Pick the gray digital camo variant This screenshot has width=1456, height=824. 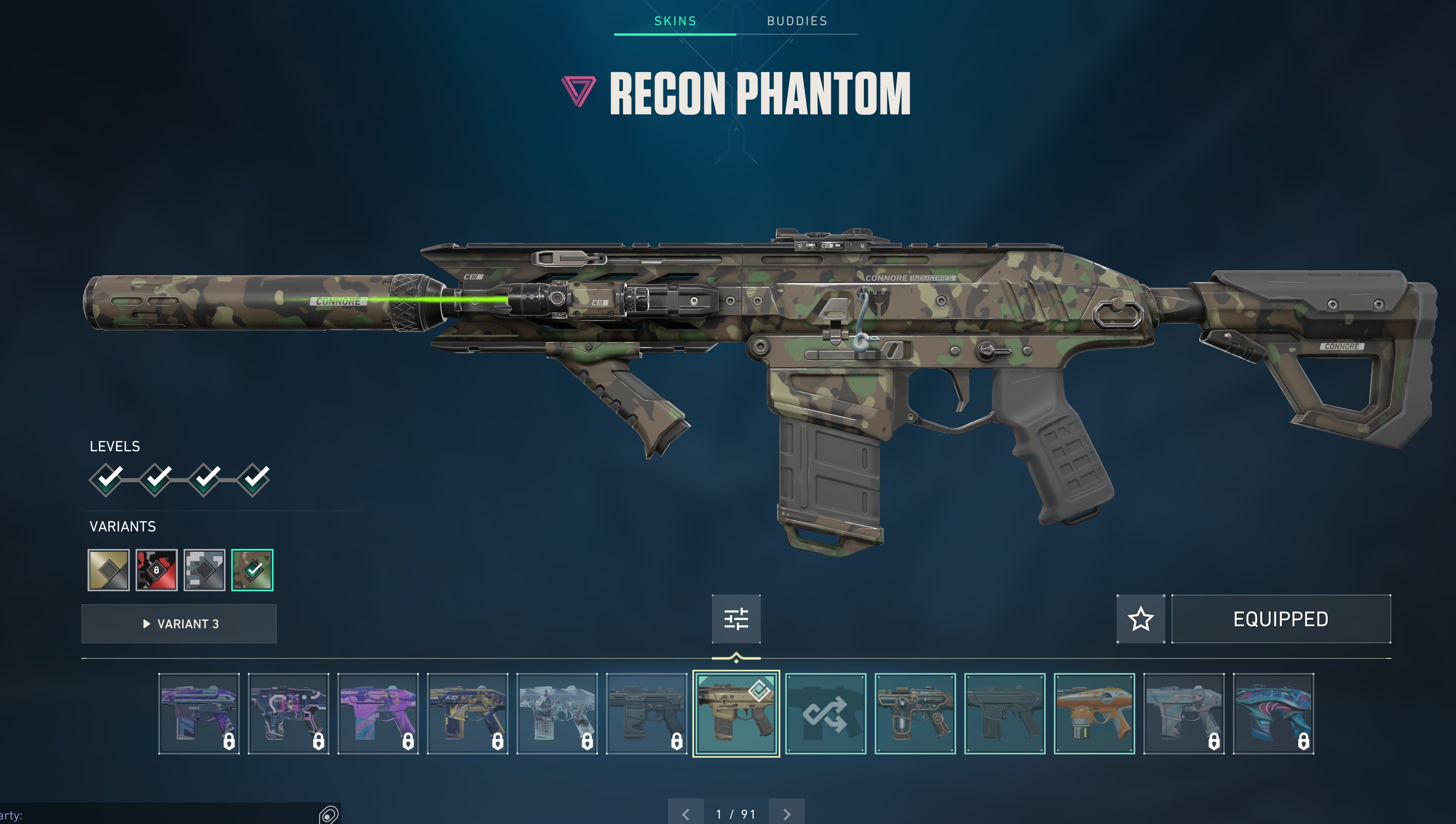click(x=204, y=570)
